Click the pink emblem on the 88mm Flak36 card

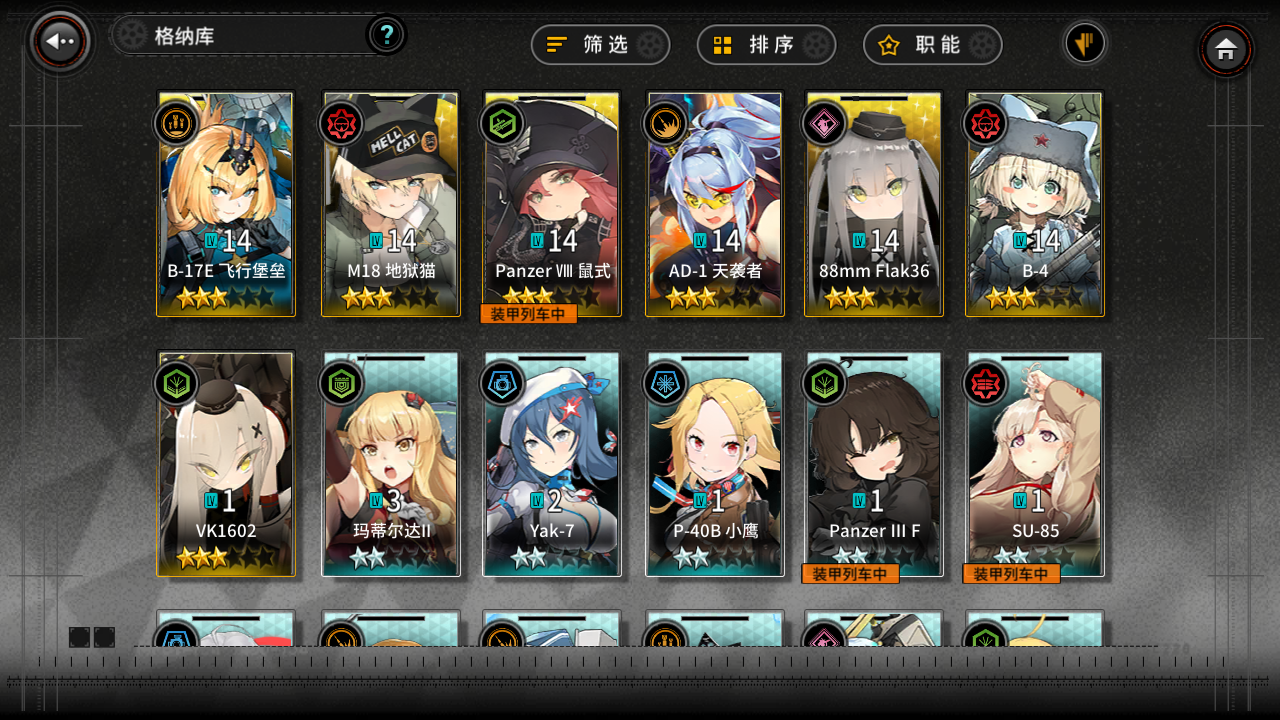(x=824, y=123)
